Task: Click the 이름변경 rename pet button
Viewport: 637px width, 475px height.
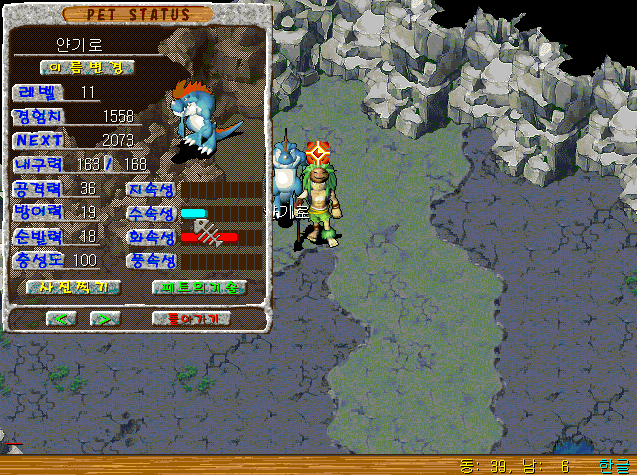Action: pos(87,67)
